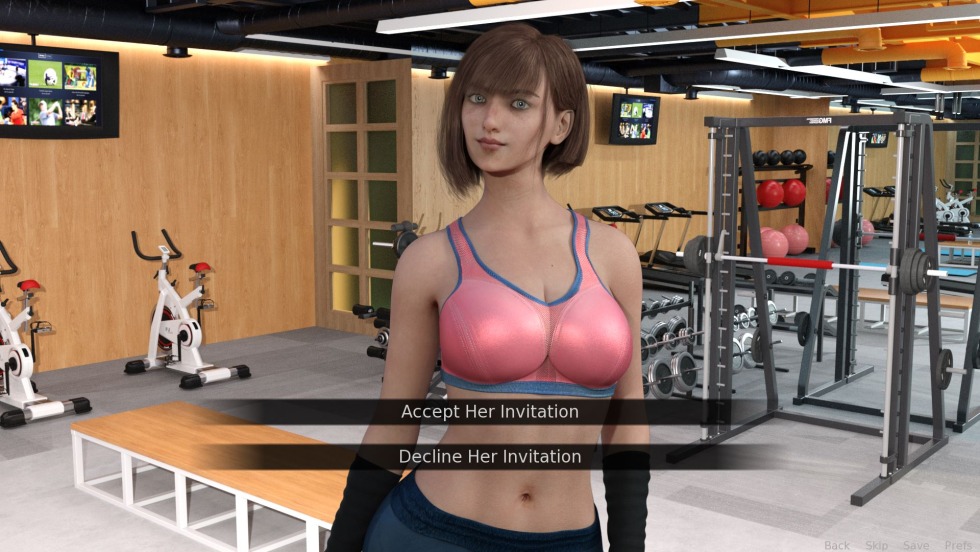The image size is (980, 552).
Task: Open the Save menu
Action: 915,545
